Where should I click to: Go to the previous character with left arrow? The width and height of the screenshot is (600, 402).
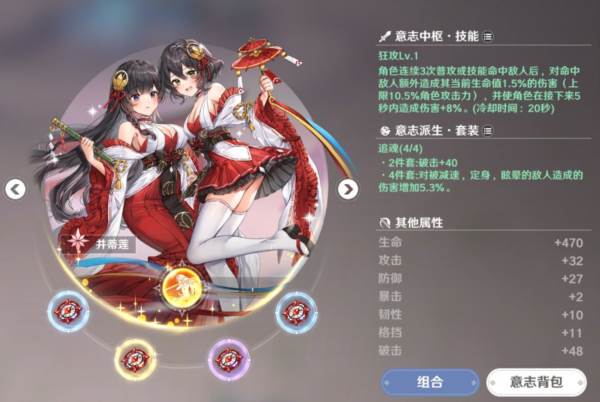(15, 189)
